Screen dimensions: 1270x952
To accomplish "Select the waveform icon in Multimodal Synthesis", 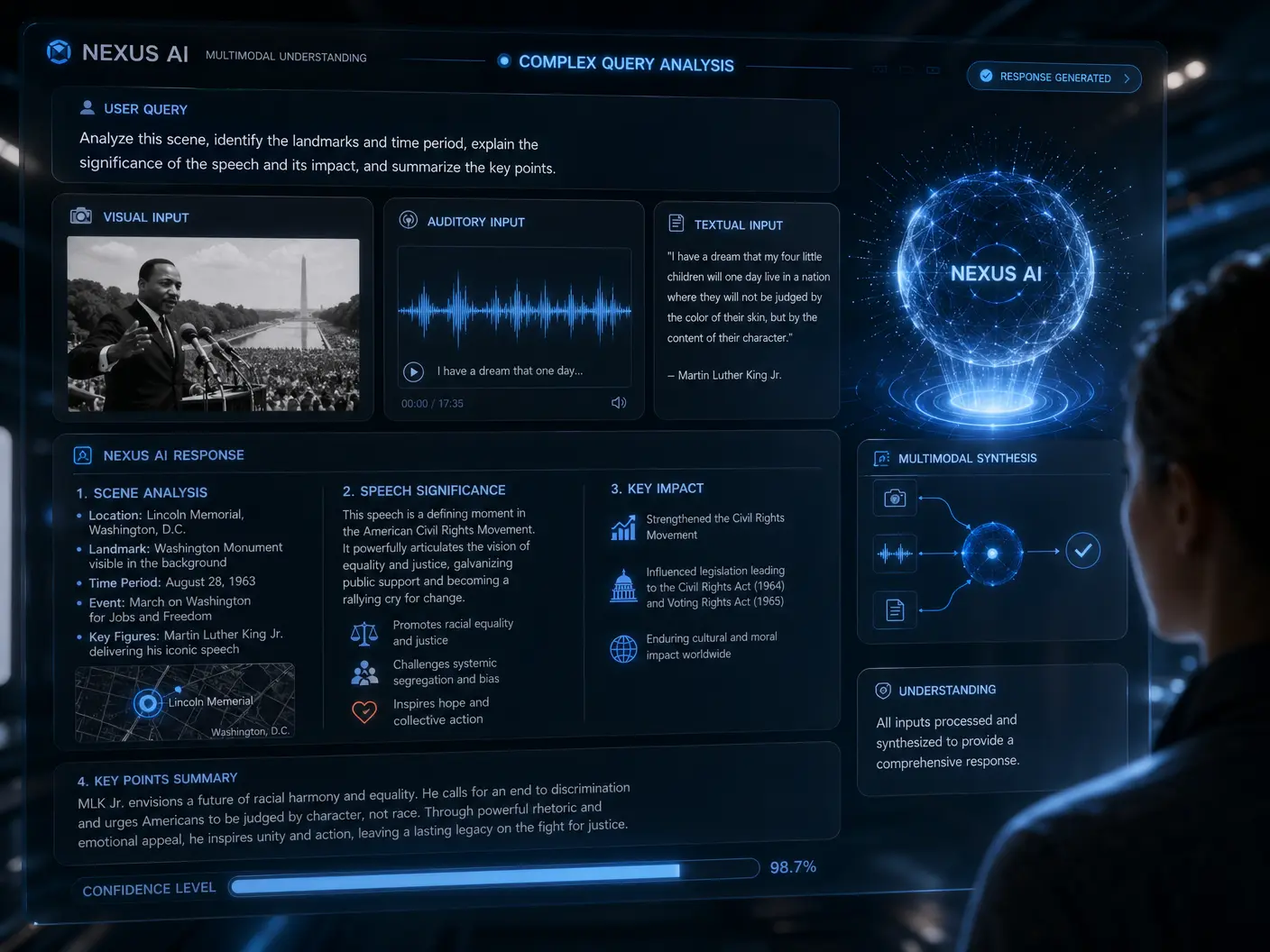I will click(895, 554).
